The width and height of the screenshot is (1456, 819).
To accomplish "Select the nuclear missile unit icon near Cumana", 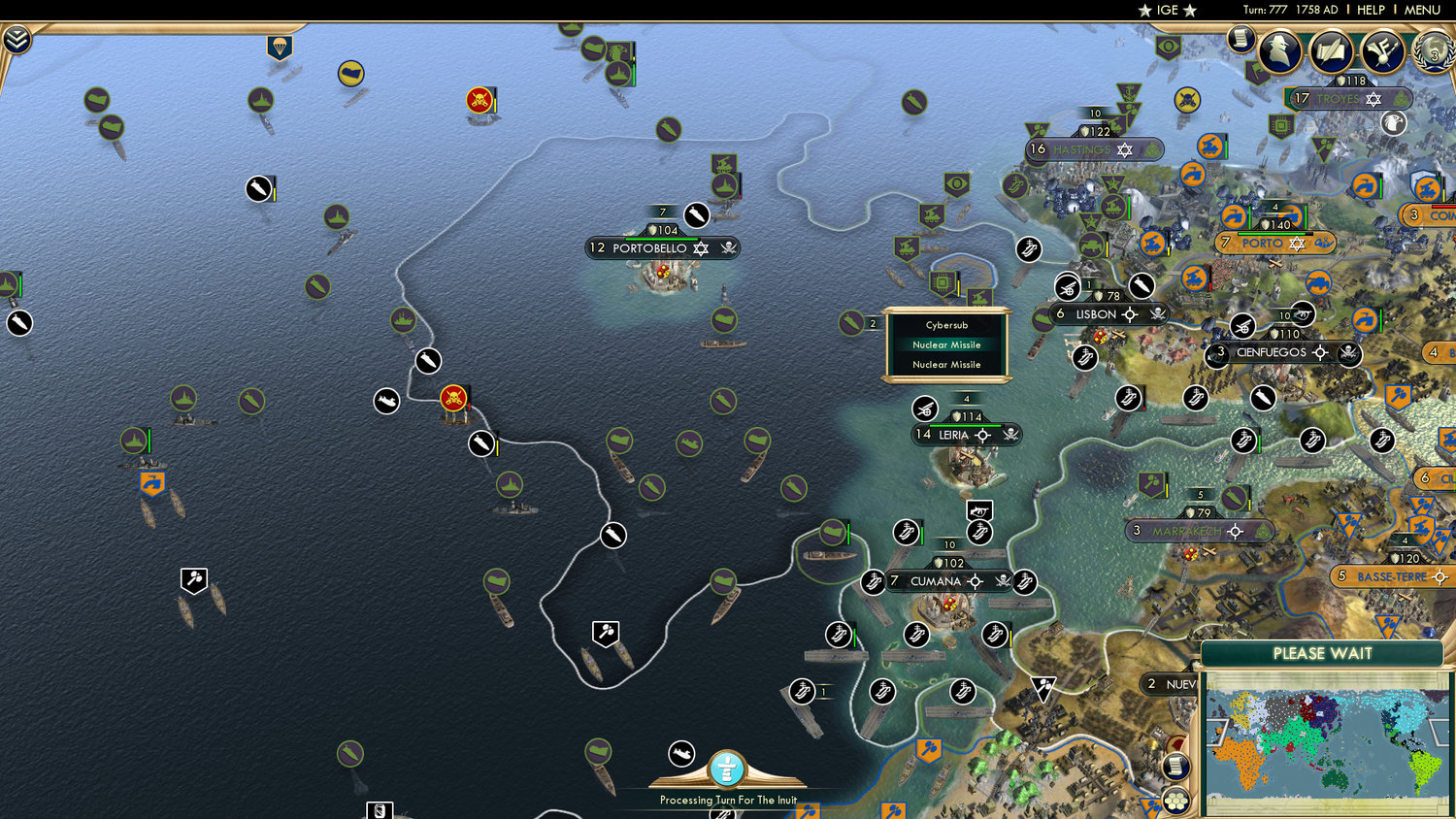I will (x=906, y=532).
